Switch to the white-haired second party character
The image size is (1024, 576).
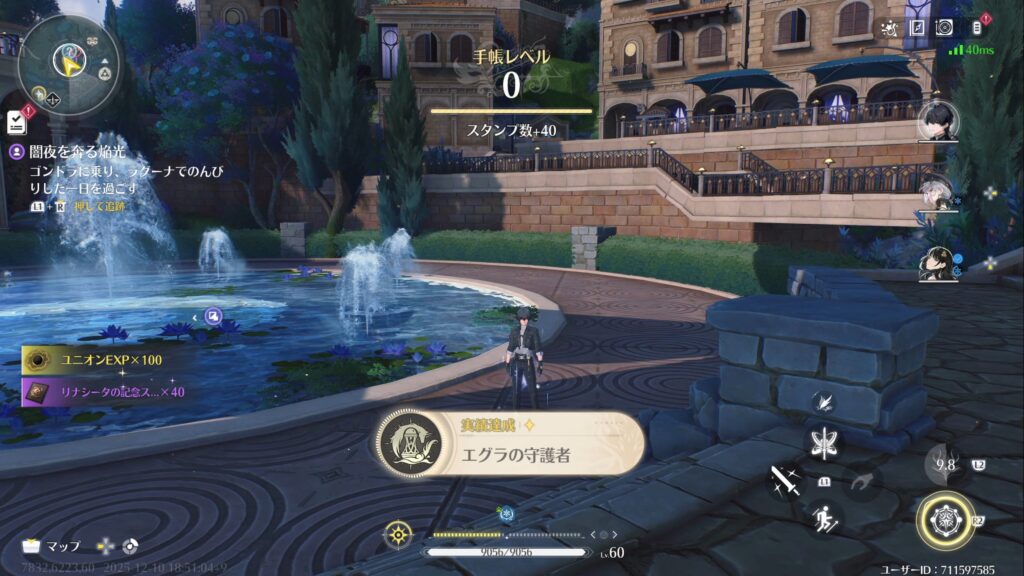938,192
